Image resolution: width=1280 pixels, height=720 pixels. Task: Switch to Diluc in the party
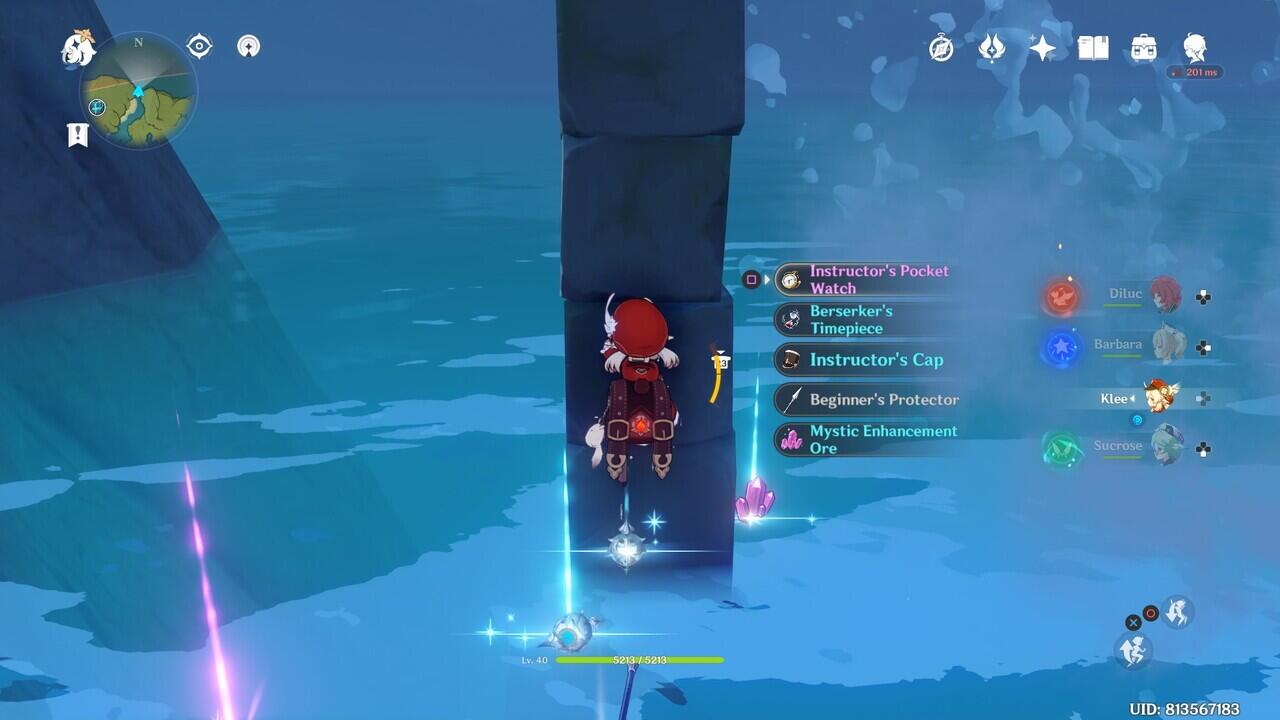[x=1163, y=295]
